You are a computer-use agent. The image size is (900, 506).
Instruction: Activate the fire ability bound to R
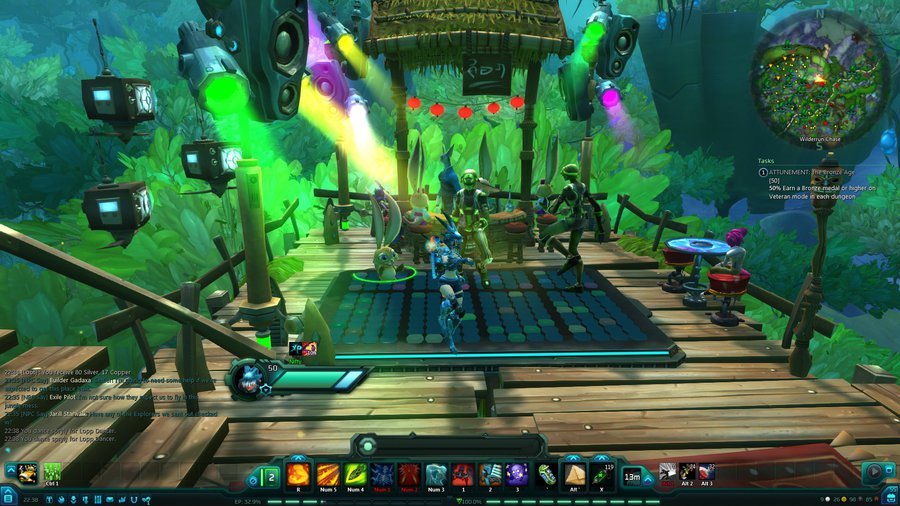point(299,474)
